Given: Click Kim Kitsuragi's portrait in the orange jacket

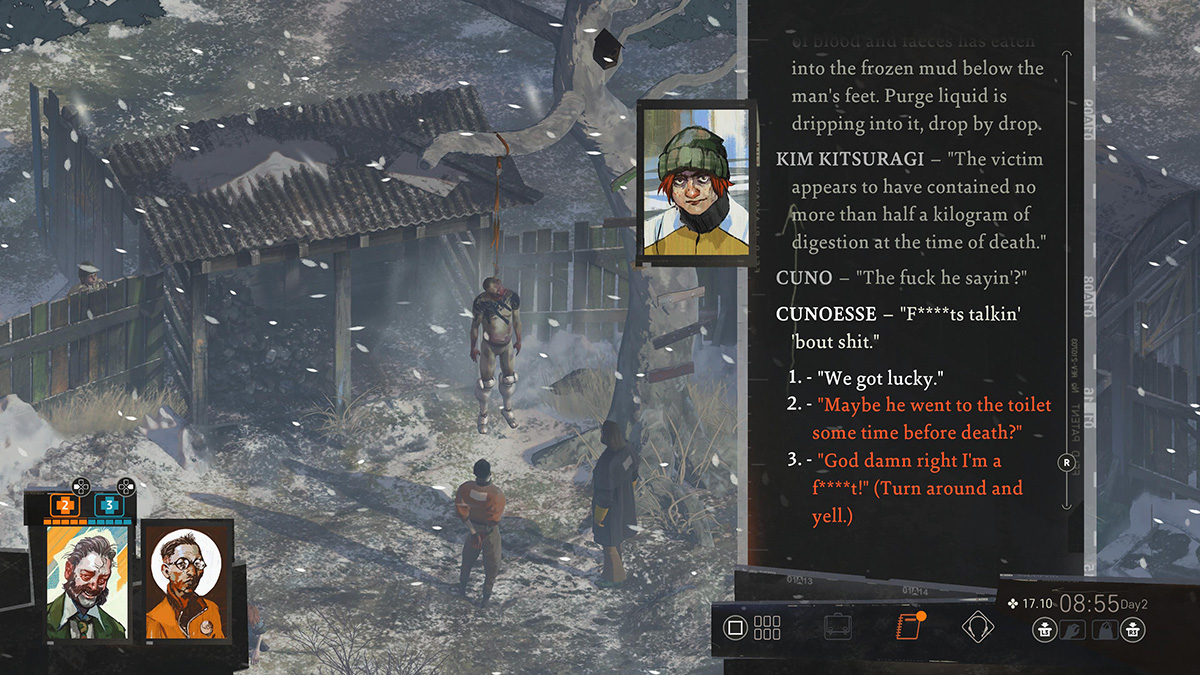Looking at the screenshot, I should tap(186, 582).
